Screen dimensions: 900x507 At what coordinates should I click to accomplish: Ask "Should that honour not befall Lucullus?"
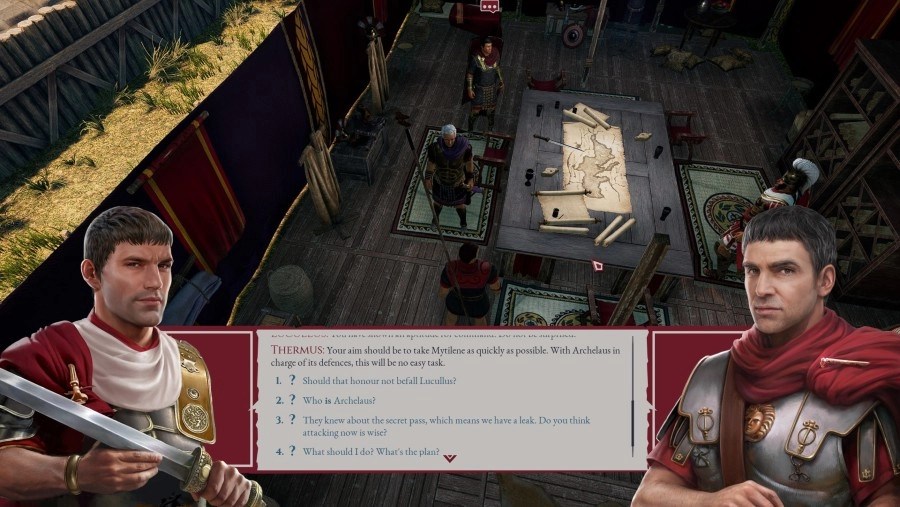click(x=379, y=381)
